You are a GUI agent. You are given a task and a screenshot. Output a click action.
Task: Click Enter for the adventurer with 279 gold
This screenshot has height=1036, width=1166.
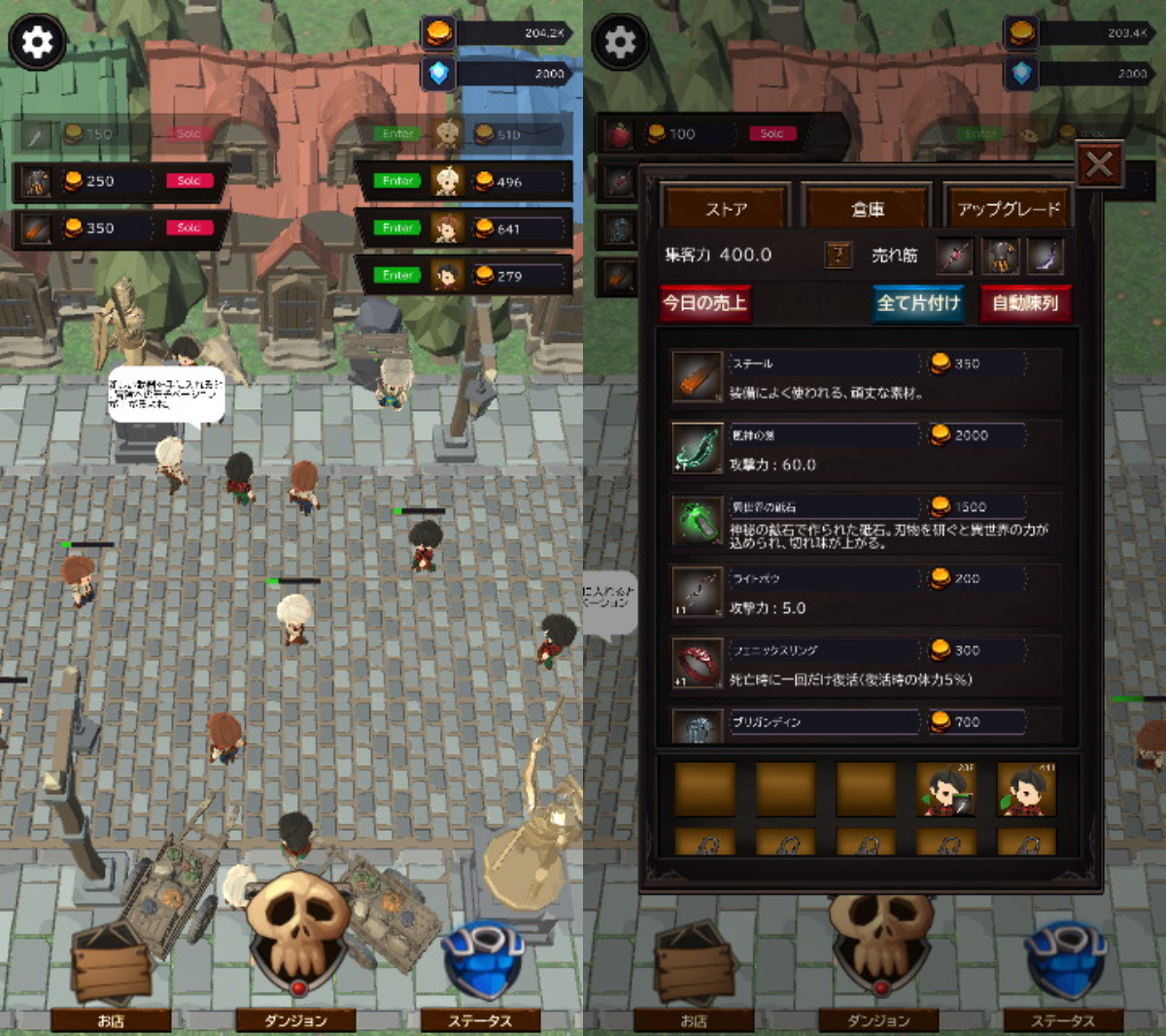(x=398, y=275)
